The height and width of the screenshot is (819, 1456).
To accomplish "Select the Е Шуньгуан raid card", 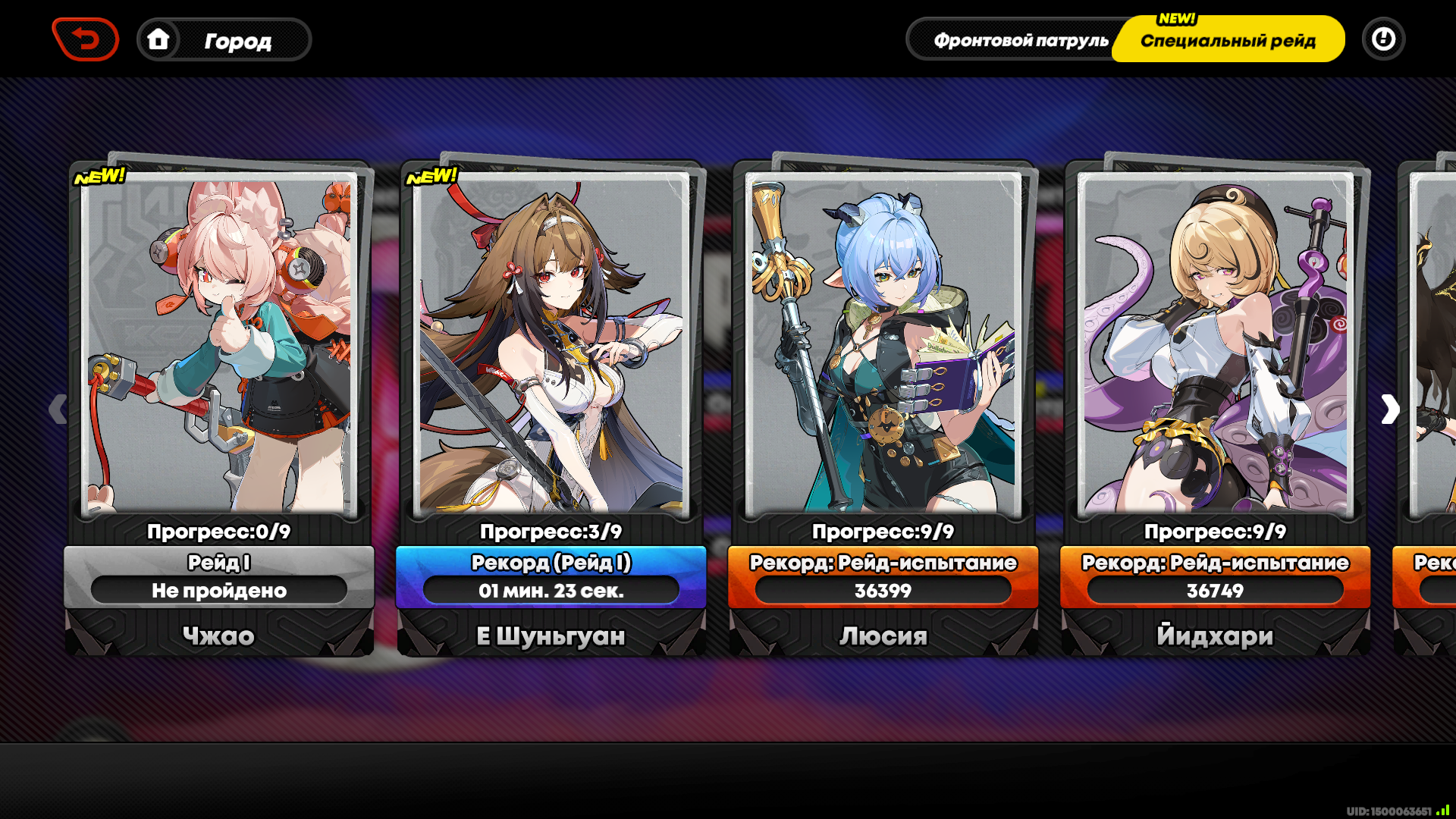I will point(551,349).
